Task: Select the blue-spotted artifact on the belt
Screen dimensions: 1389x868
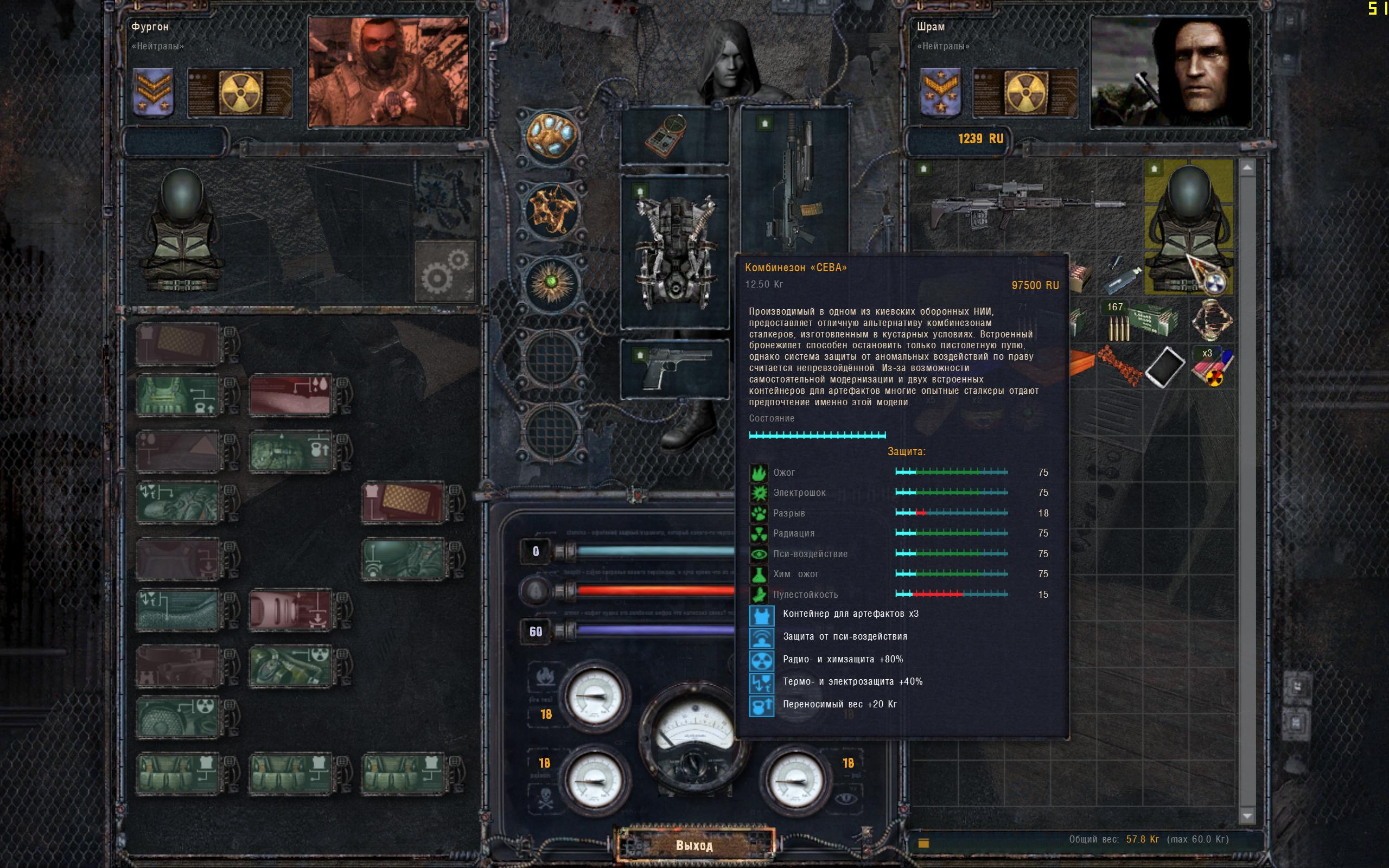Action: 550,136
